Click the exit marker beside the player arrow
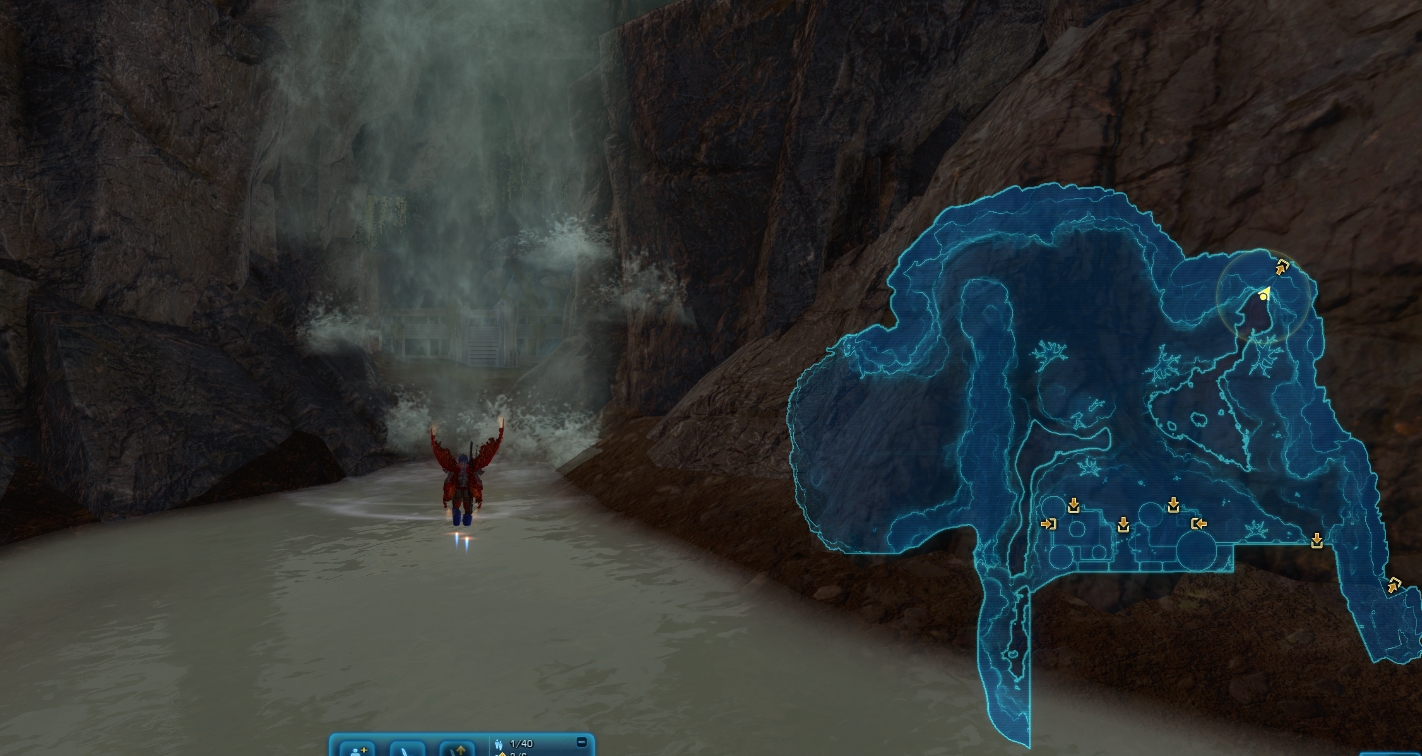 1283,267
